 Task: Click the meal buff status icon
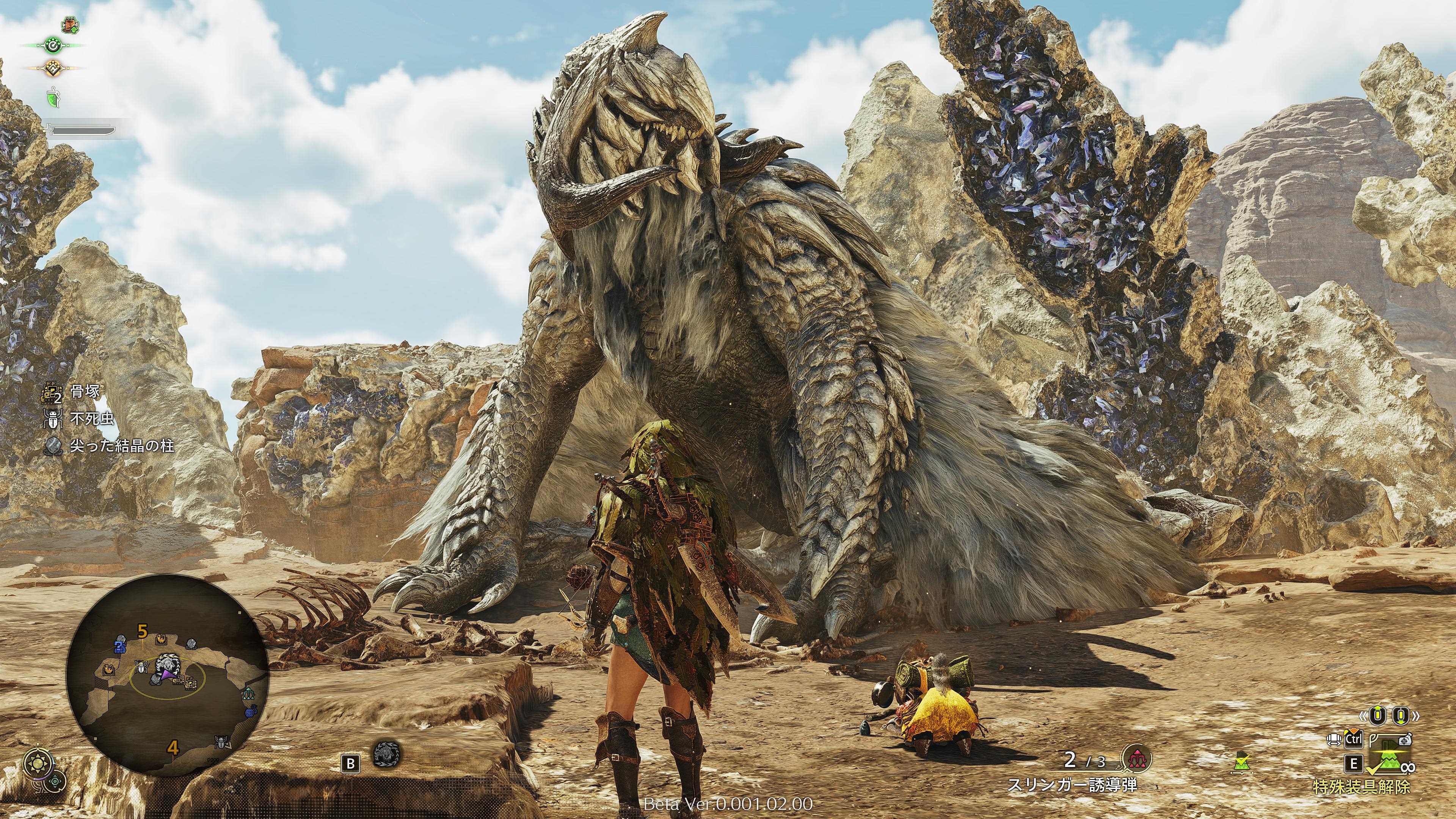pyautogui.click(x=71, y=24)
